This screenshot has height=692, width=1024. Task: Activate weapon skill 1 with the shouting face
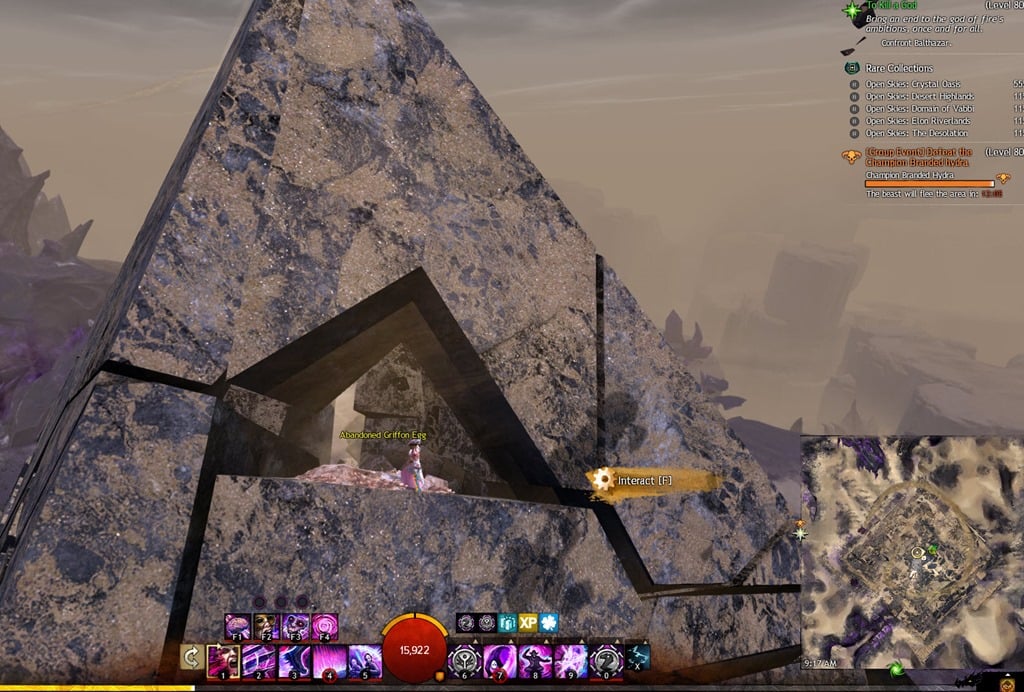222,661
